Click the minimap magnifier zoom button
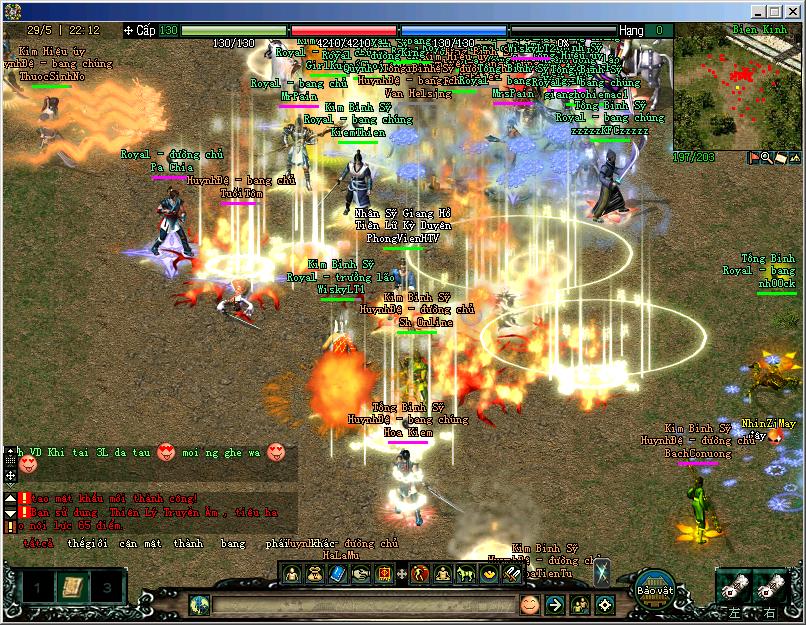Viewport: 806px width, 625px height. 767,158
